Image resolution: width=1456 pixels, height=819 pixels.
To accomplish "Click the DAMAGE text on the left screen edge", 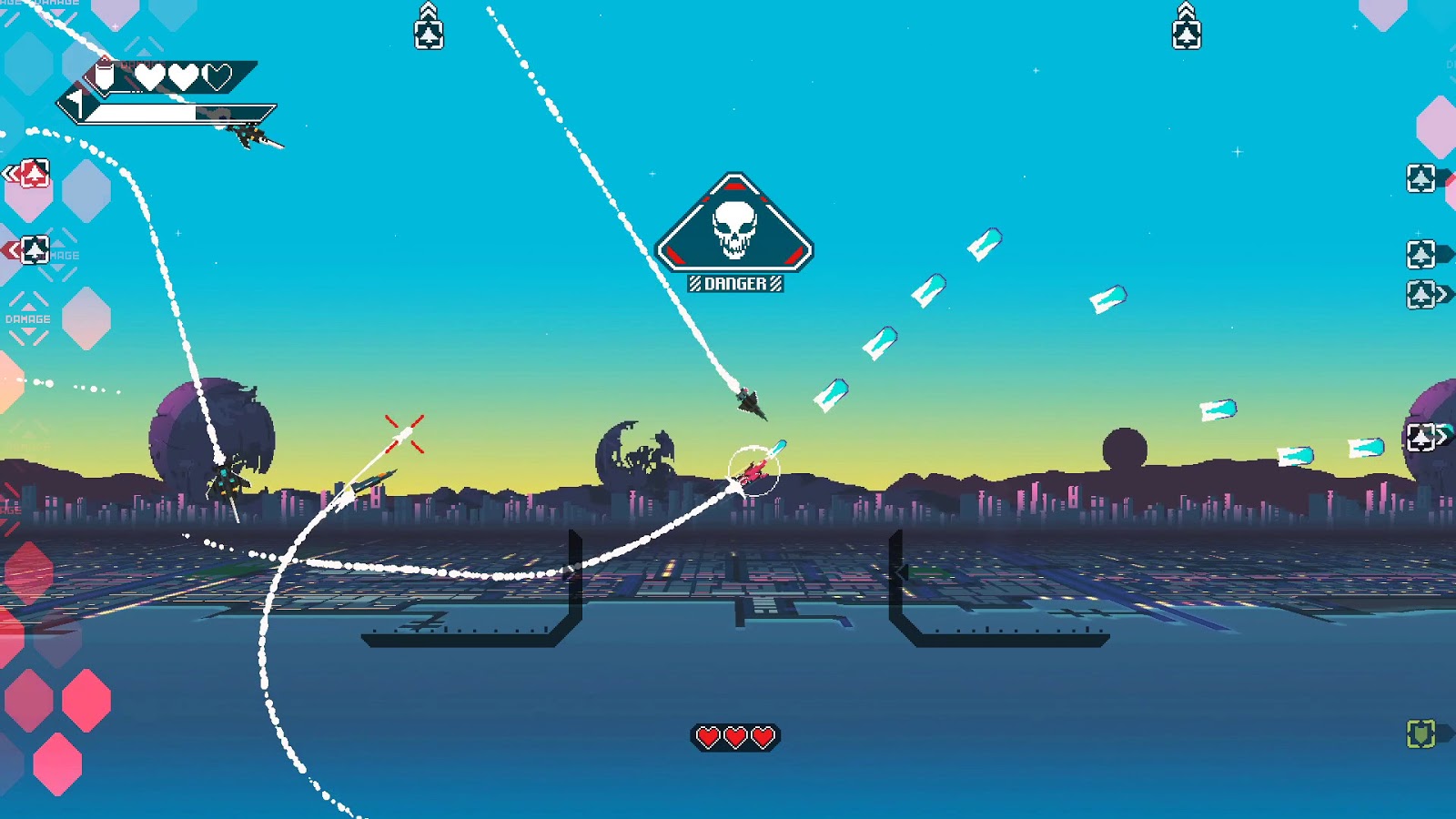I will [x=28, y=319].
